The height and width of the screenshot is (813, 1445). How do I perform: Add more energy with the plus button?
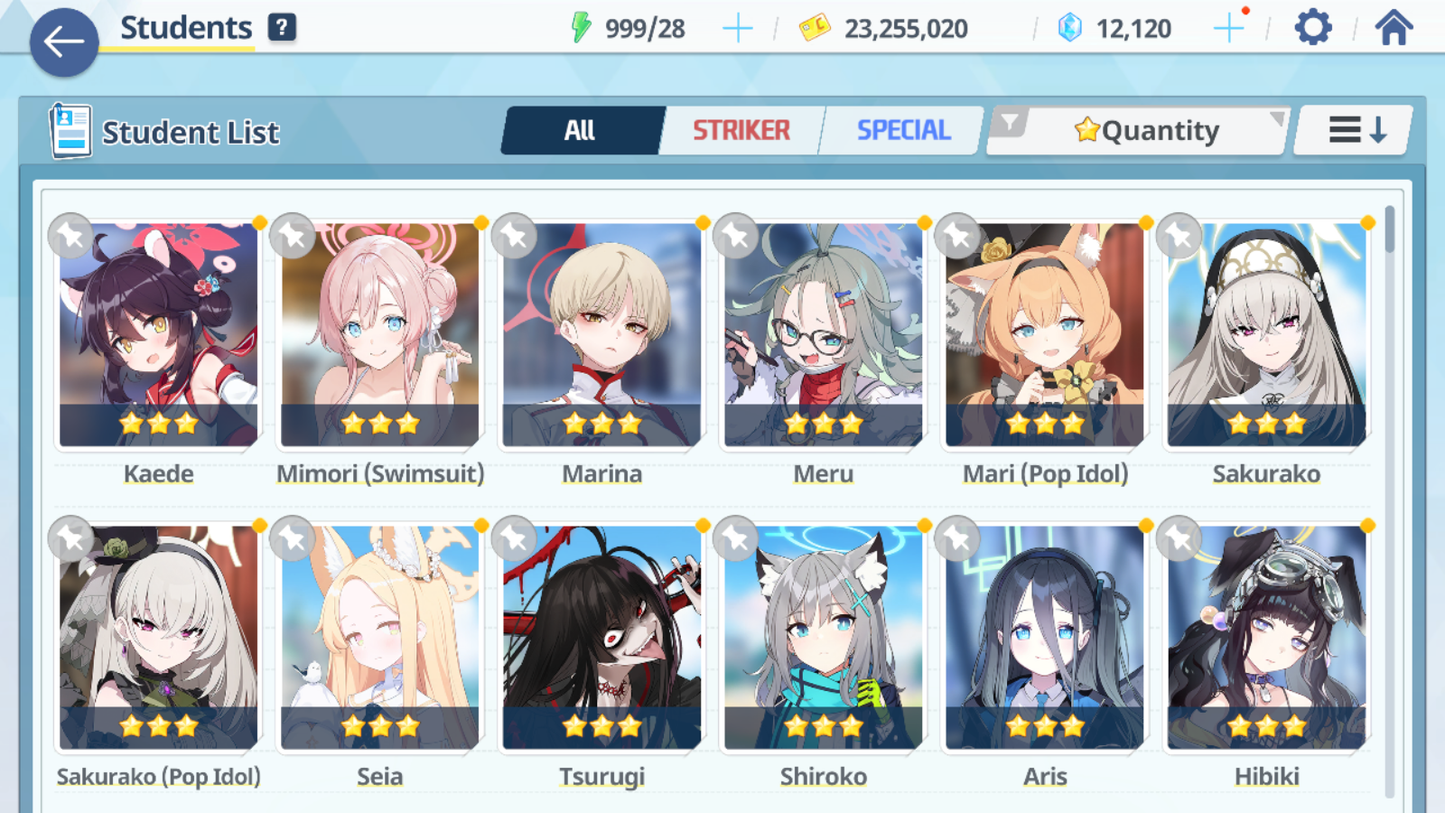[x=737, y=29]
